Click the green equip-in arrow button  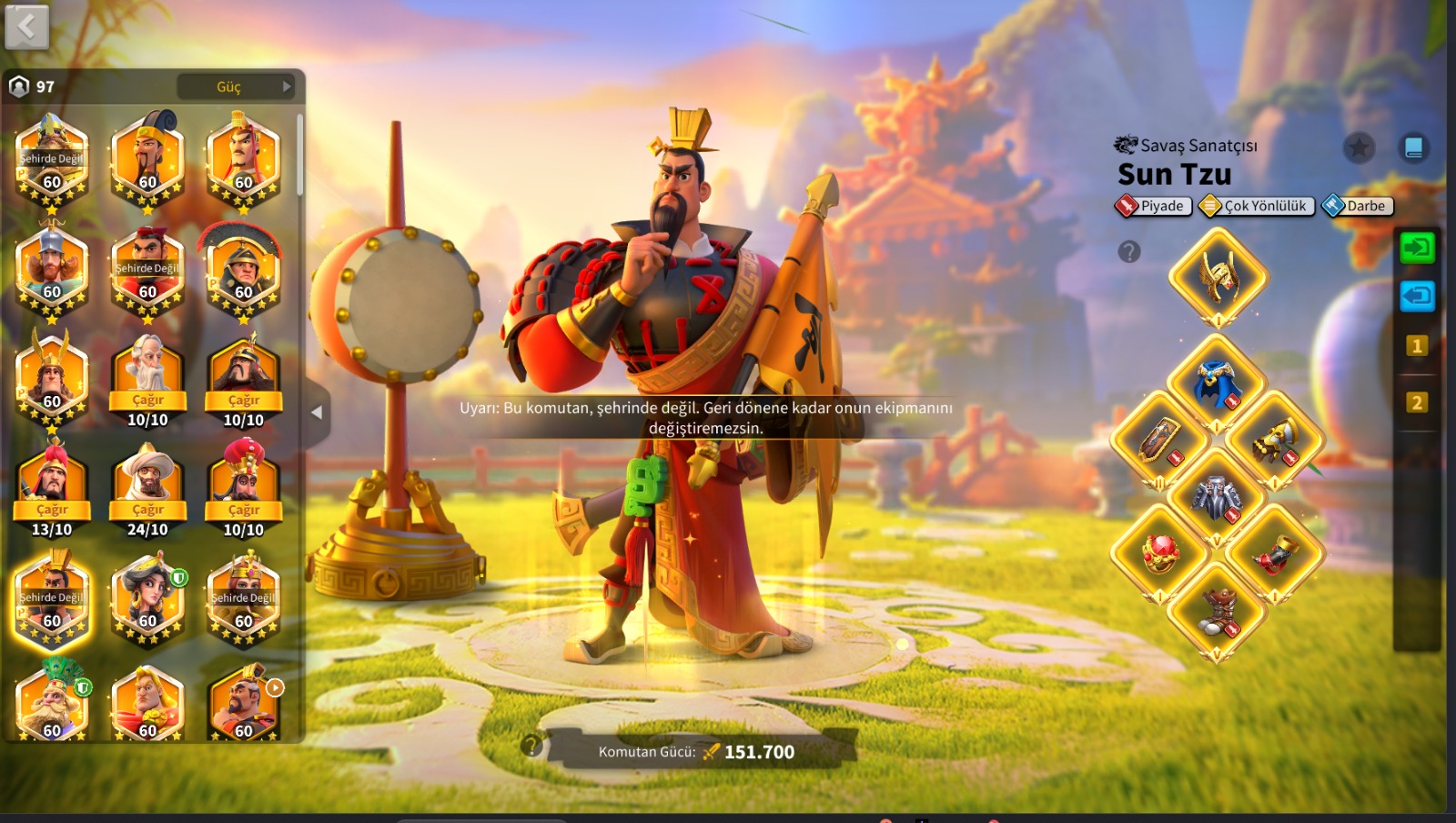(1417, 248)
